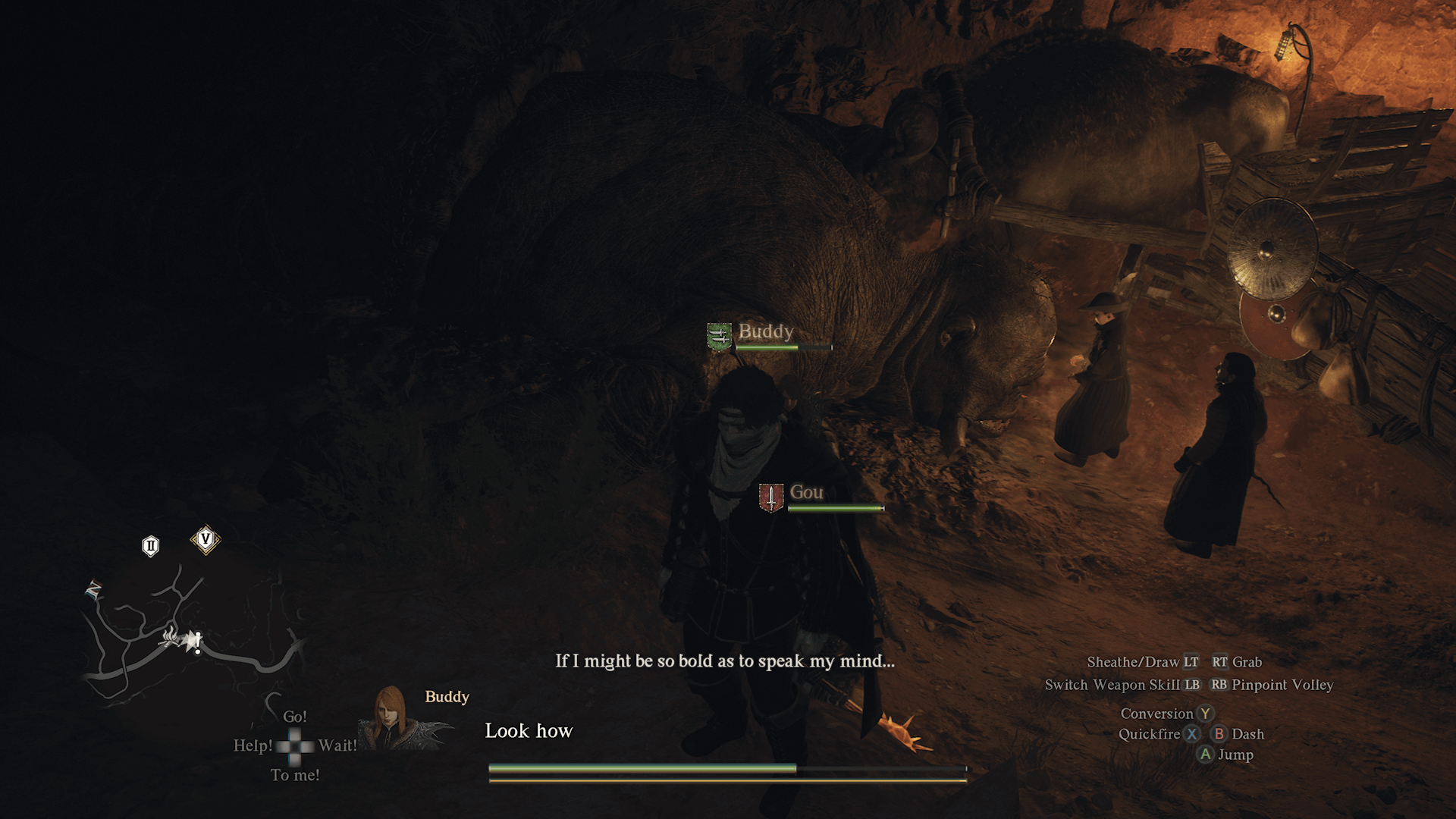Screen dimensions: 1456x819
Task: Issue the "To me!" pawn command
Action: 295,775
